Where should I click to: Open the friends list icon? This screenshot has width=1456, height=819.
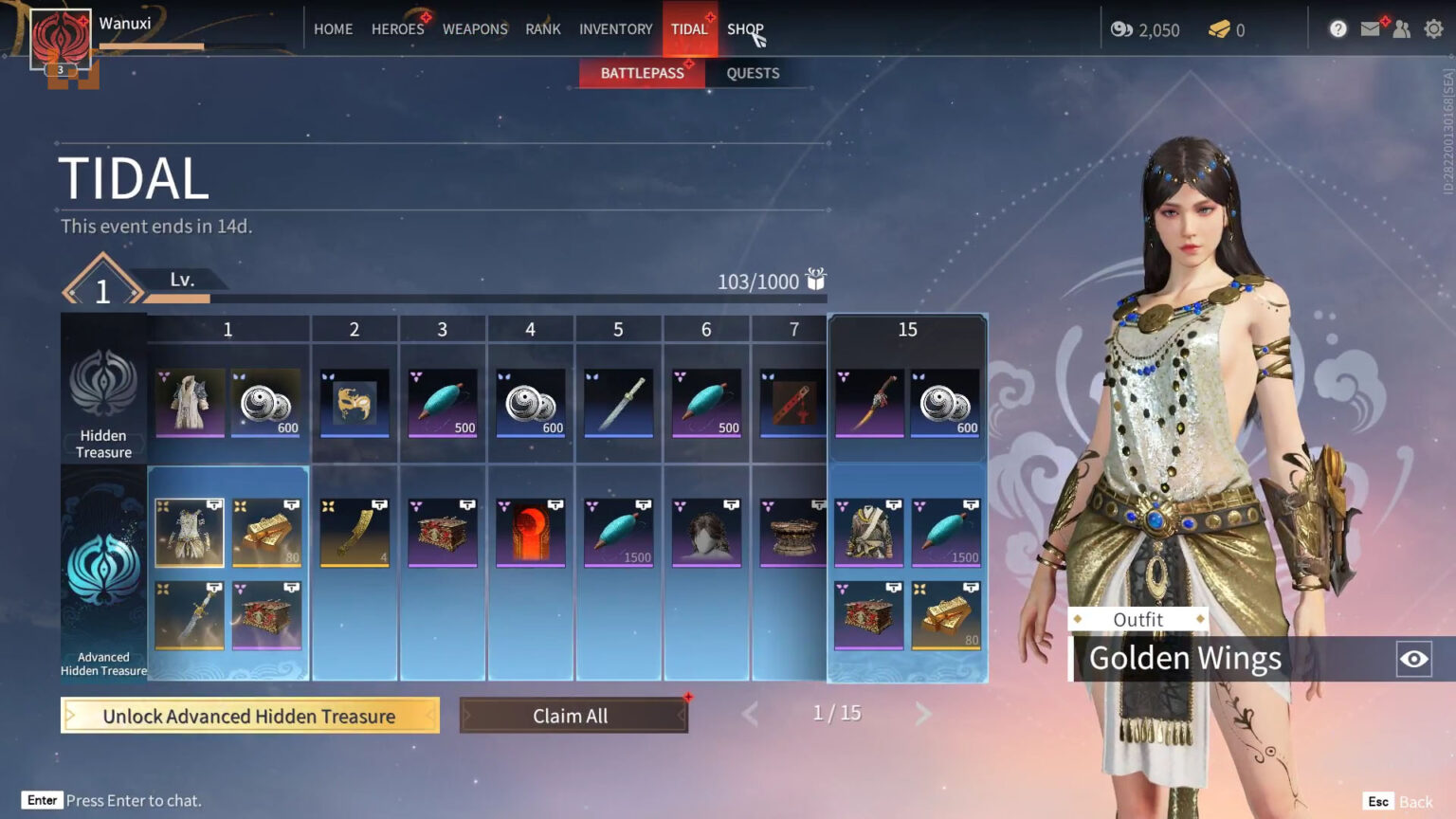(x=1402, y=29)
